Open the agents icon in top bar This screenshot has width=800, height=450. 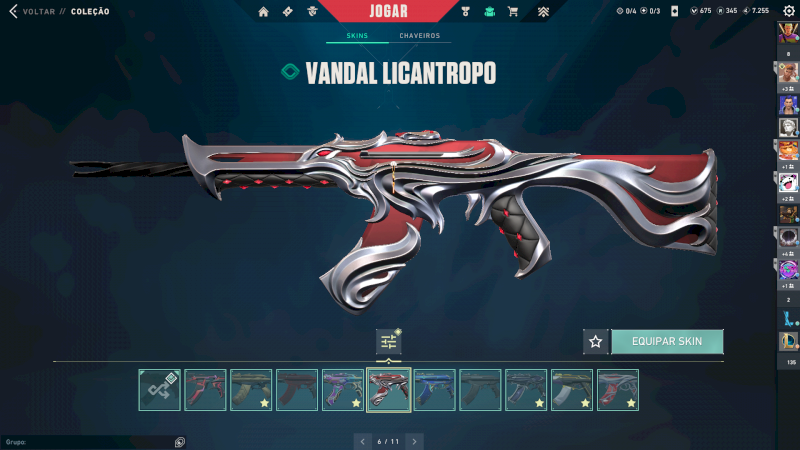click(313, 12)
